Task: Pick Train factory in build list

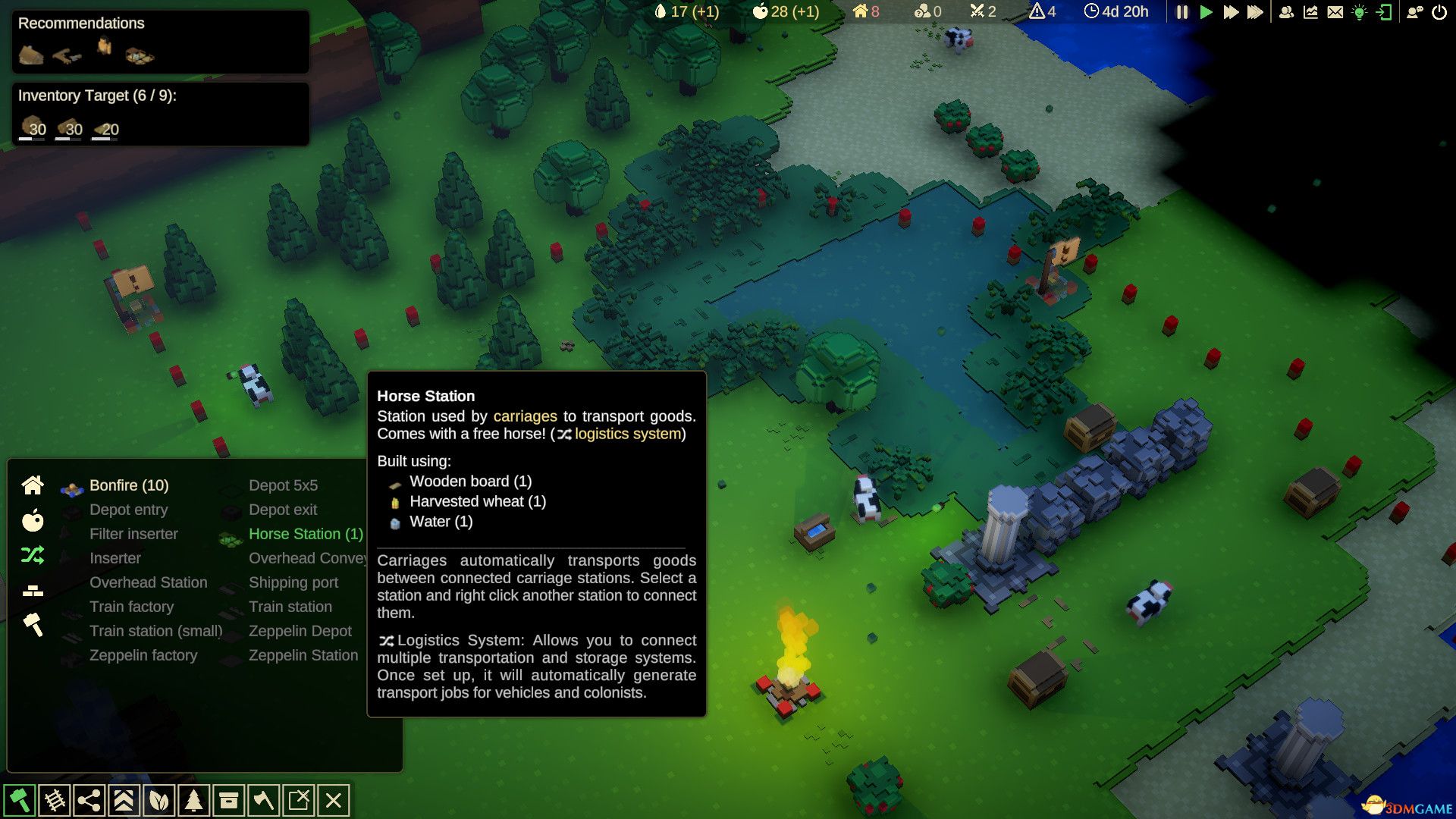Action: coord(131,607)
